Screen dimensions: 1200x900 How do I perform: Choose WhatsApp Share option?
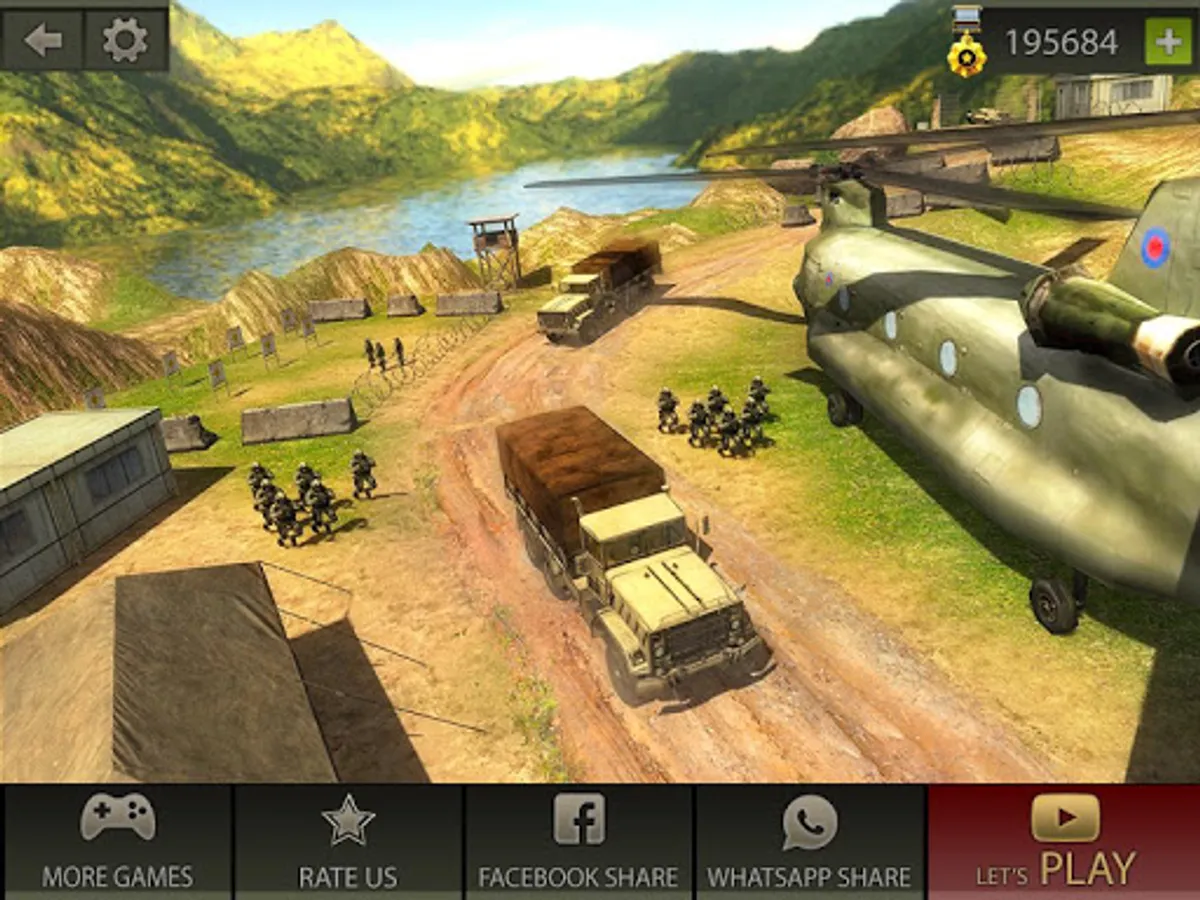(x=810, y=841)
